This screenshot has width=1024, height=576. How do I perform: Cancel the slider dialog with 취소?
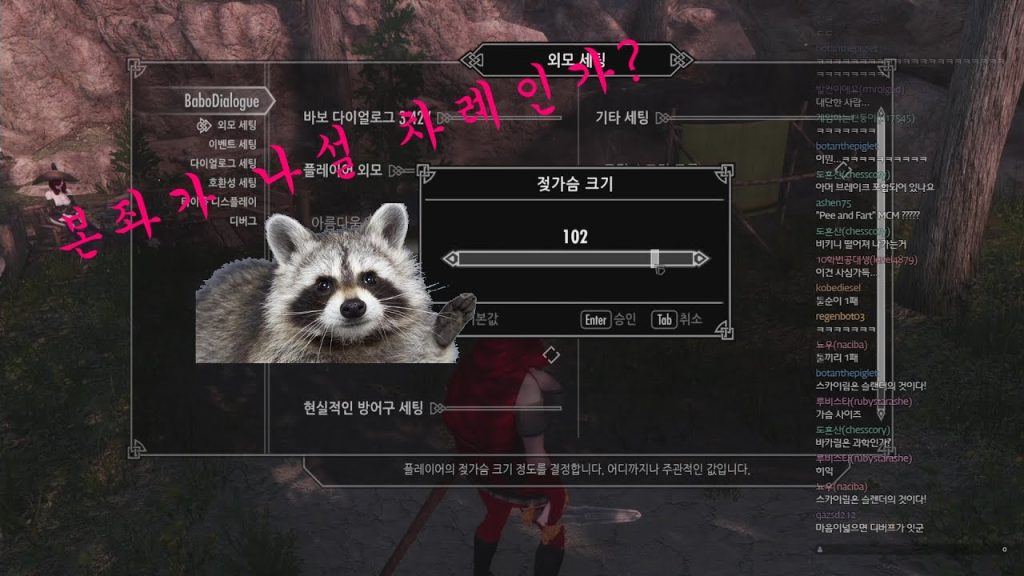[x=676, y=320]
